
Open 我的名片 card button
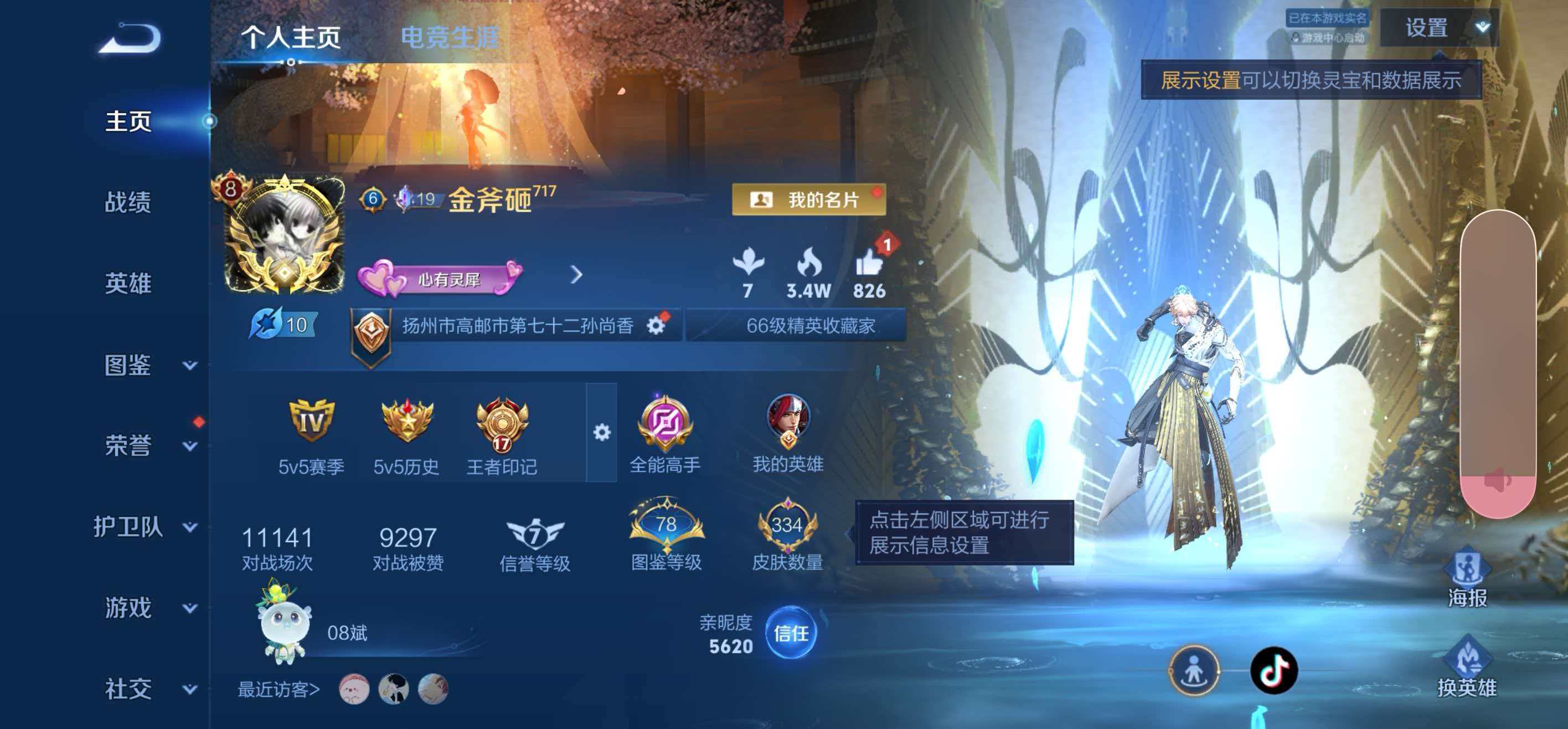(808, 200)
